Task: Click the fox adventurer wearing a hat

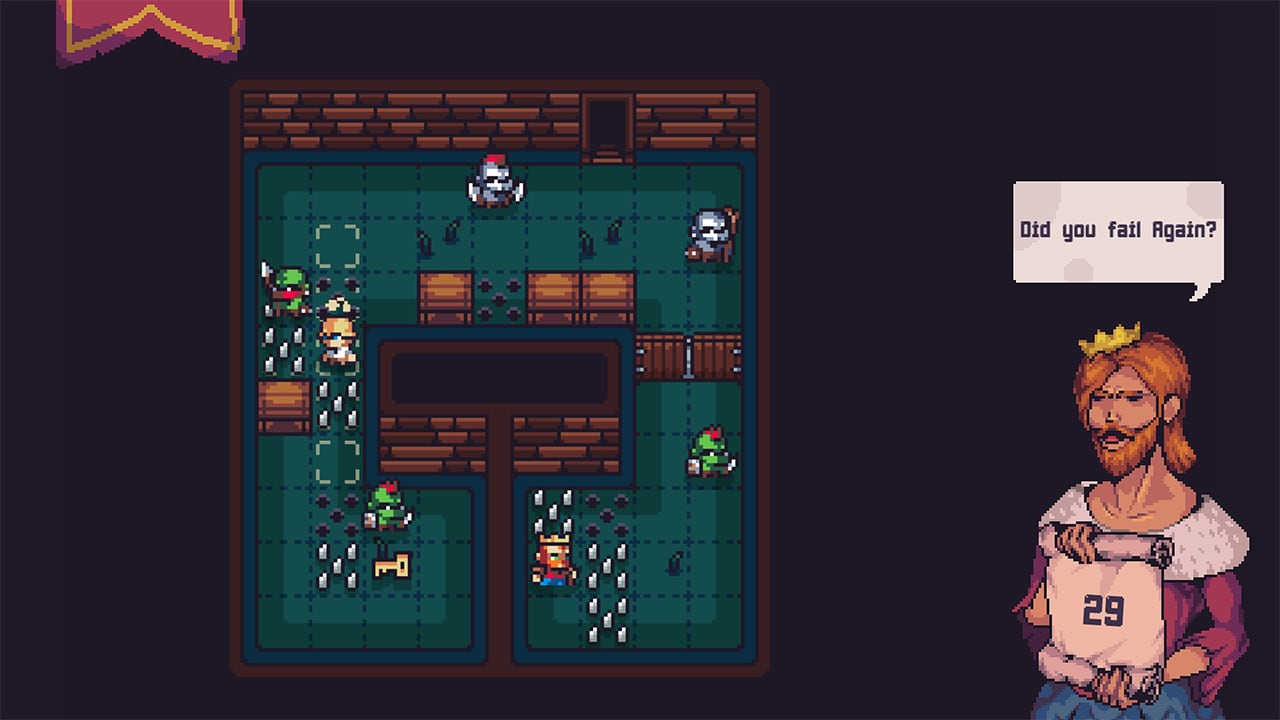Action: (338, 335)
